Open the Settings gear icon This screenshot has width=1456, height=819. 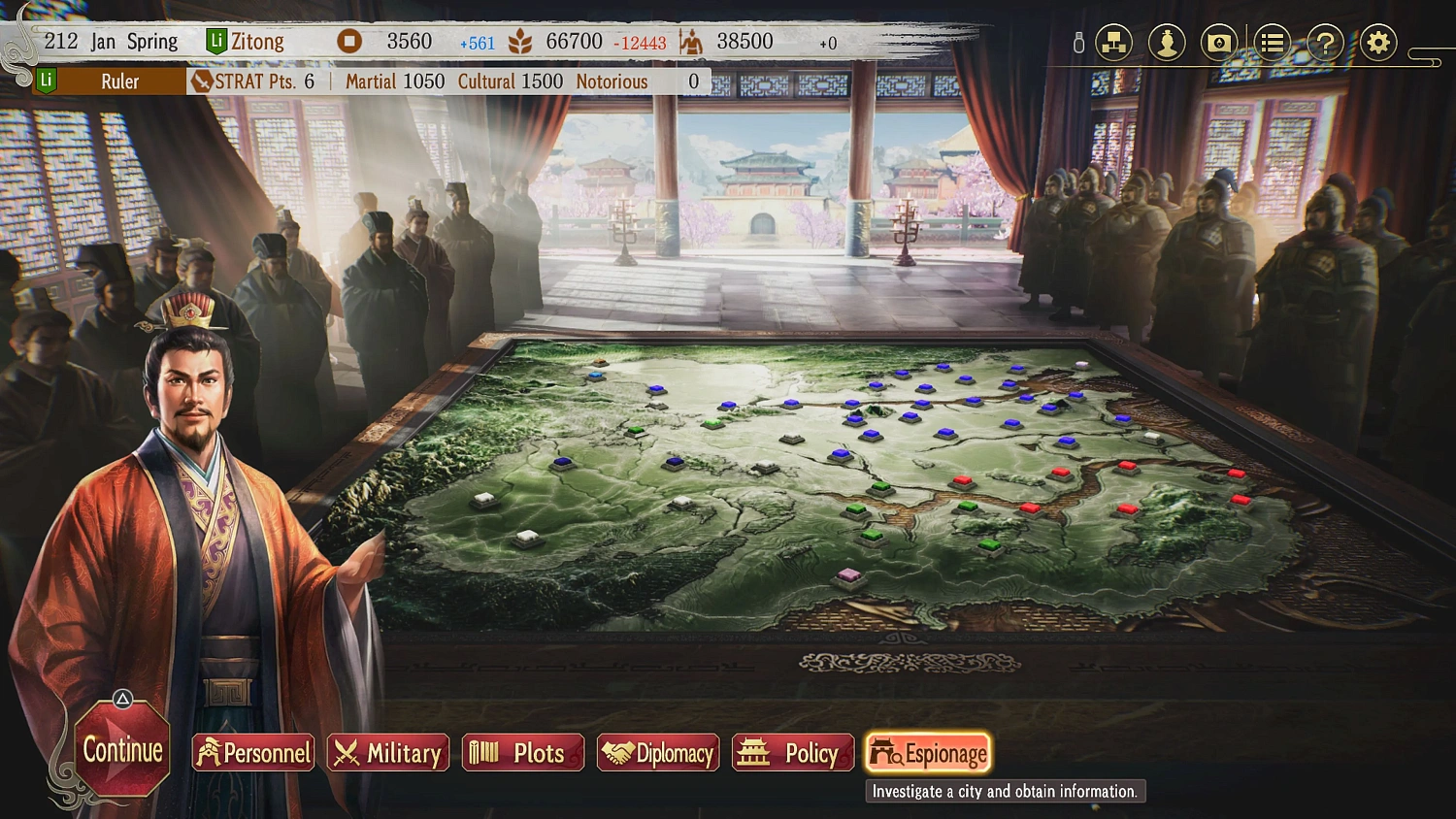pyautogui.click(x=1376, y=42)
